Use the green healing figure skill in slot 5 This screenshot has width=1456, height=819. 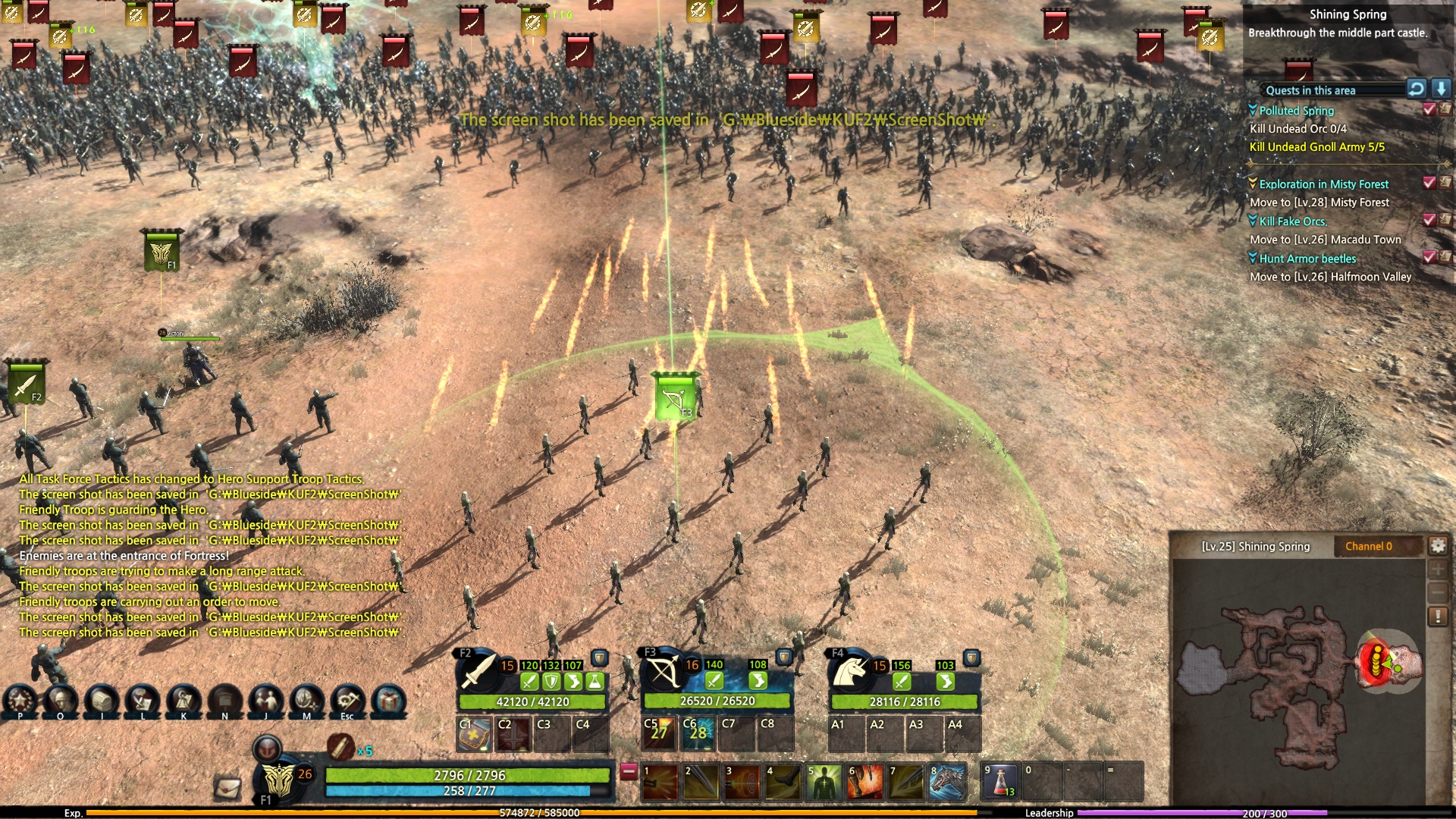(824, 782)
